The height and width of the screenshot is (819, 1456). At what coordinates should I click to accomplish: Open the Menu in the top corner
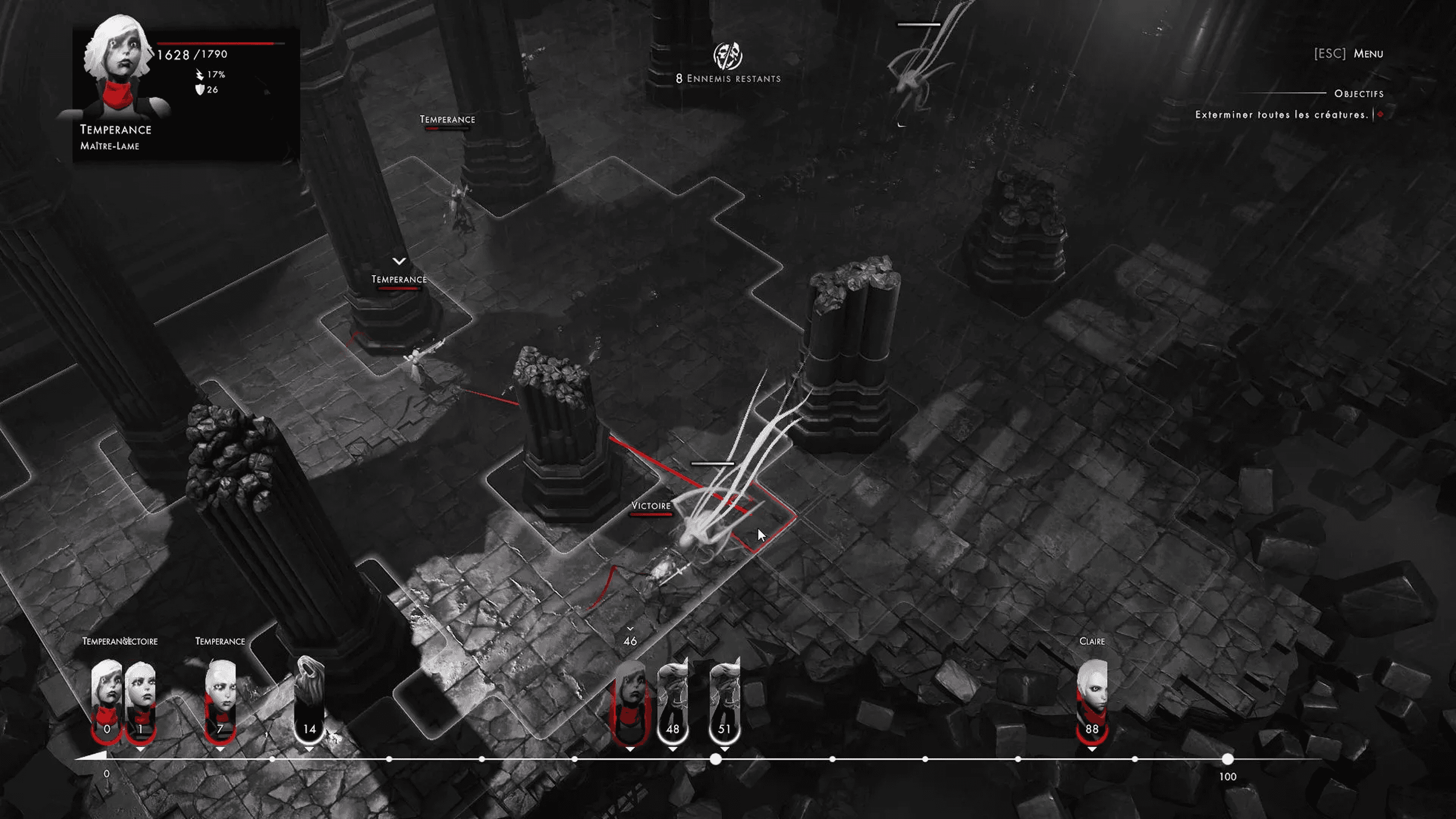pyautogui.click(x=1367, y=54)
